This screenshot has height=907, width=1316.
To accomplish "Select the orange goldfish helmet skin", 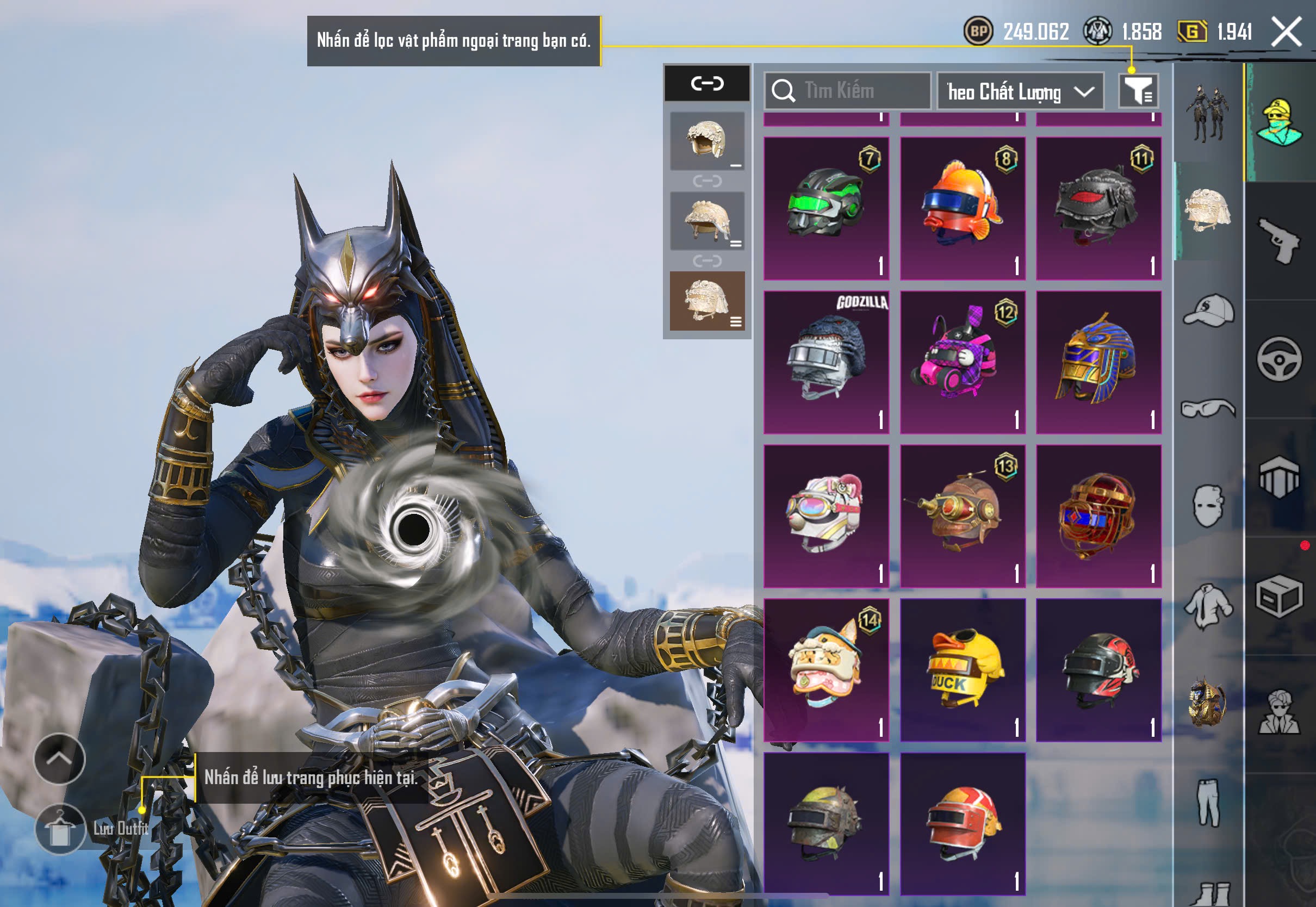I will click(x=963, y=208).
